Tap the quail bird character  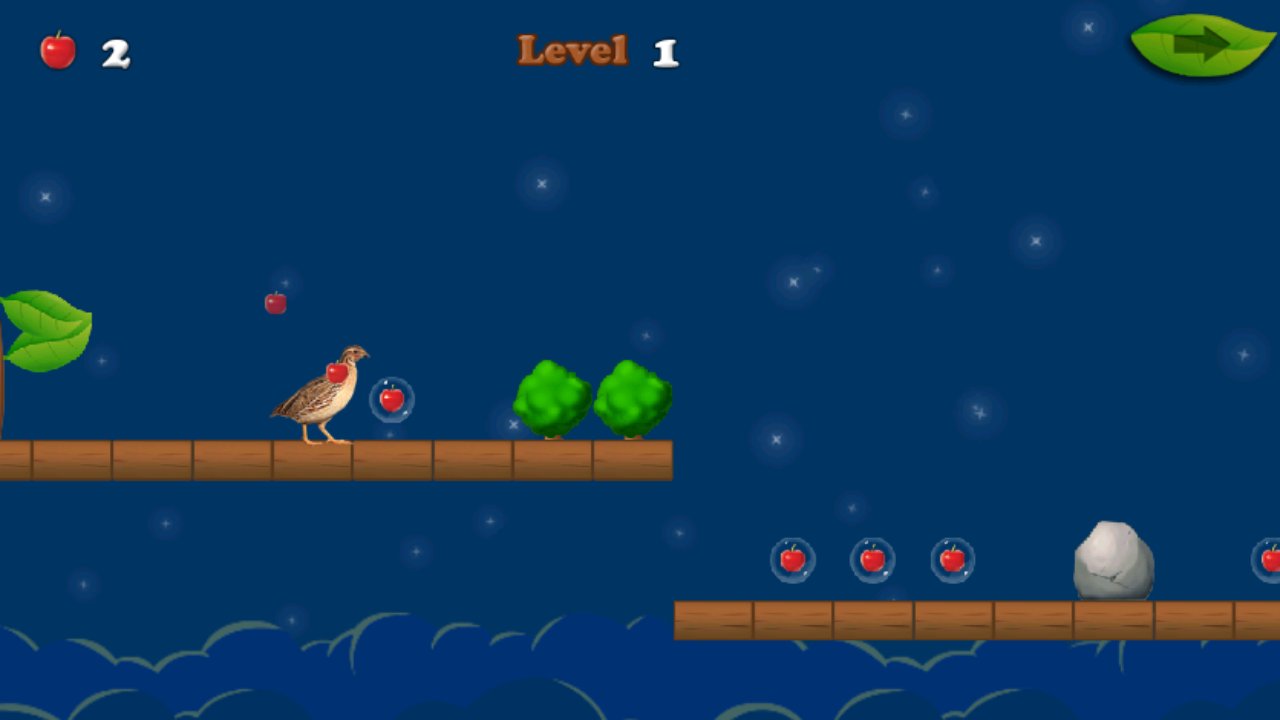pyautogui.click(x=320, y=395)
